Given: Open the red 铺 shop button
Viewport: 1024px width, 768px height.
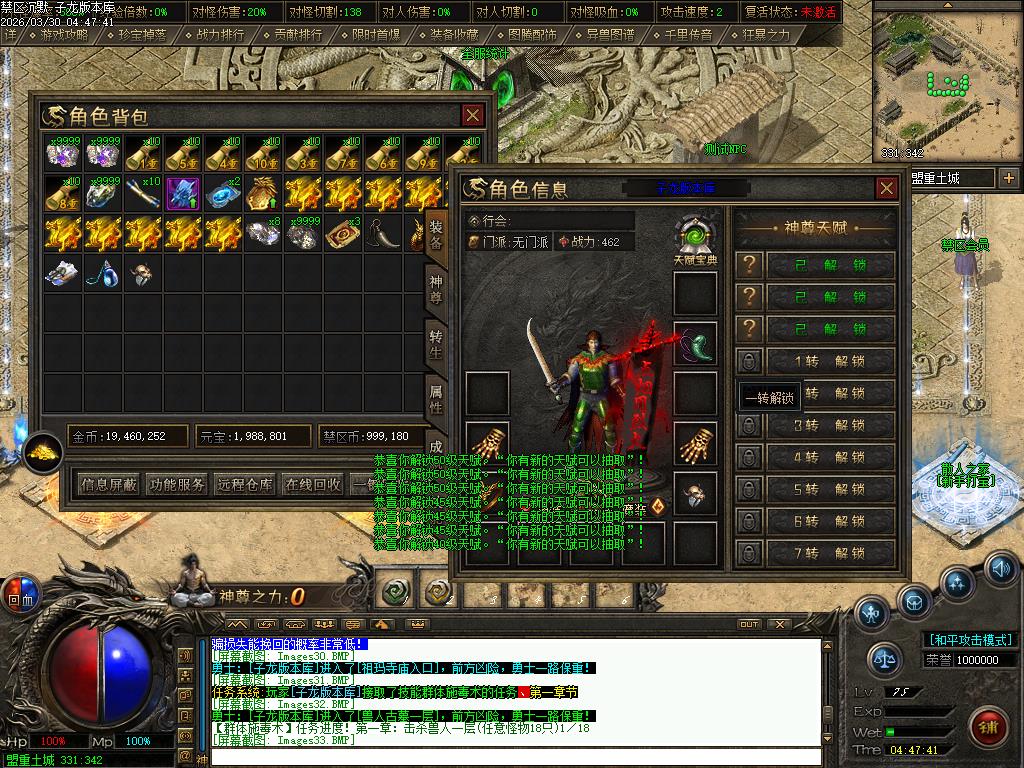Looking at the screenshot, I should pyautogui.click(x=989, y=724).
